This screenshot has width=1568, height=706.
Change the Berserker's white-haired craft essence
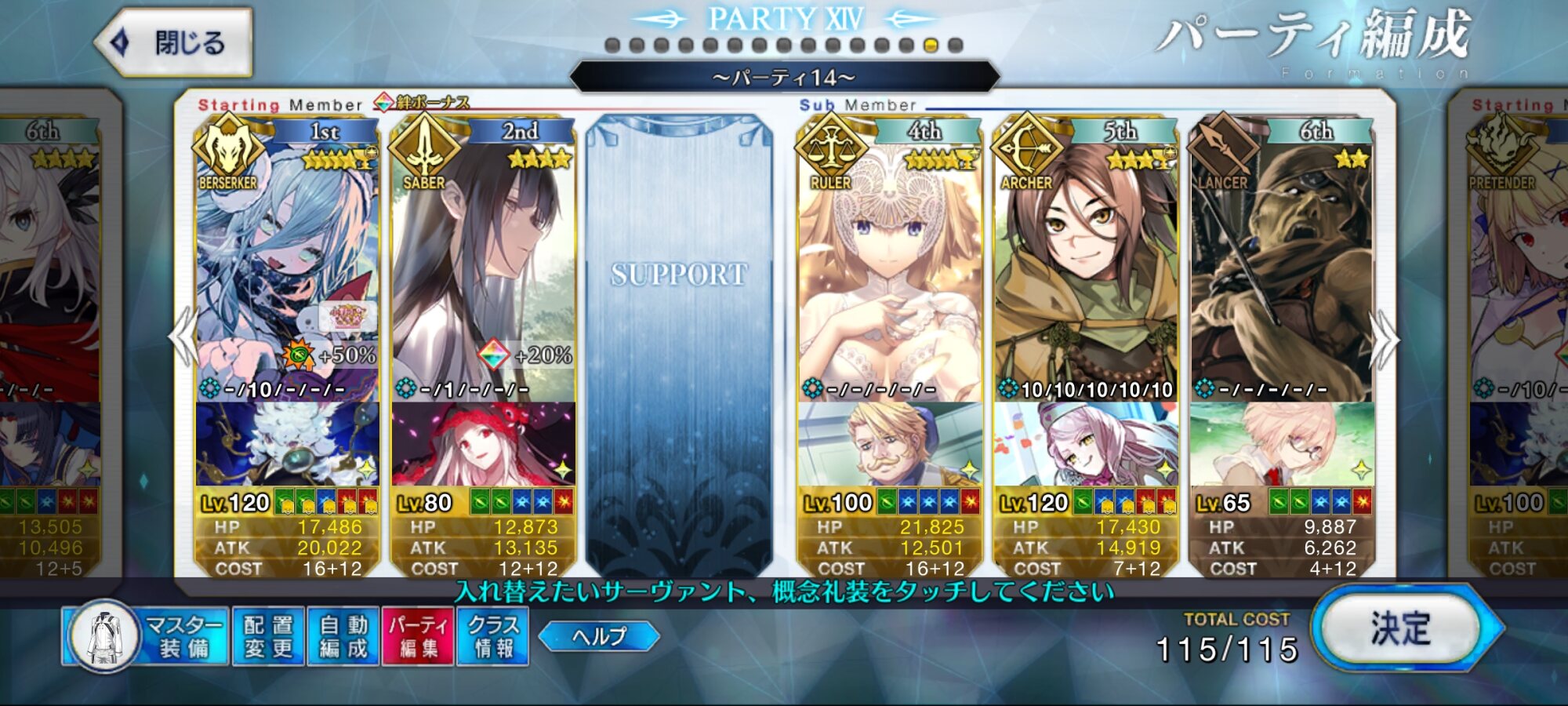tap(287, 444)
